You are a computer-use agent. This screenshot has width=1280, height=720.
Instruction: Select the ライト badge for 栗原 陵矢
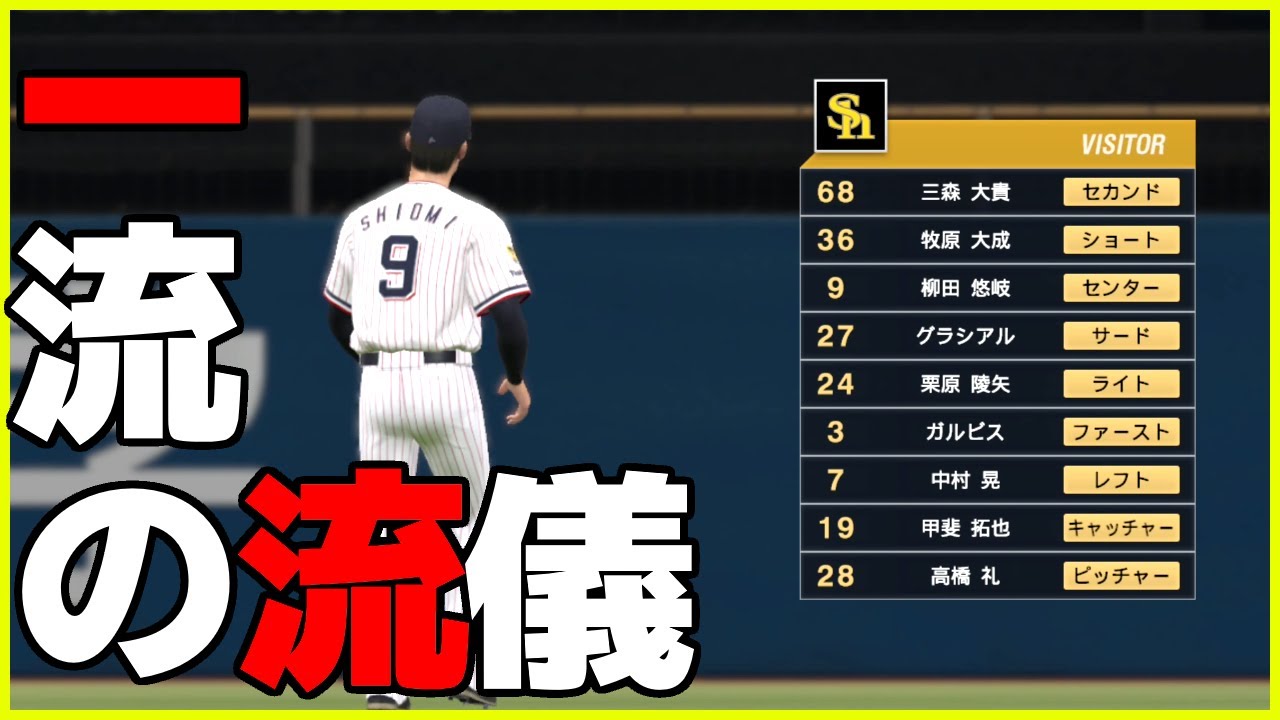(1123, 384)
